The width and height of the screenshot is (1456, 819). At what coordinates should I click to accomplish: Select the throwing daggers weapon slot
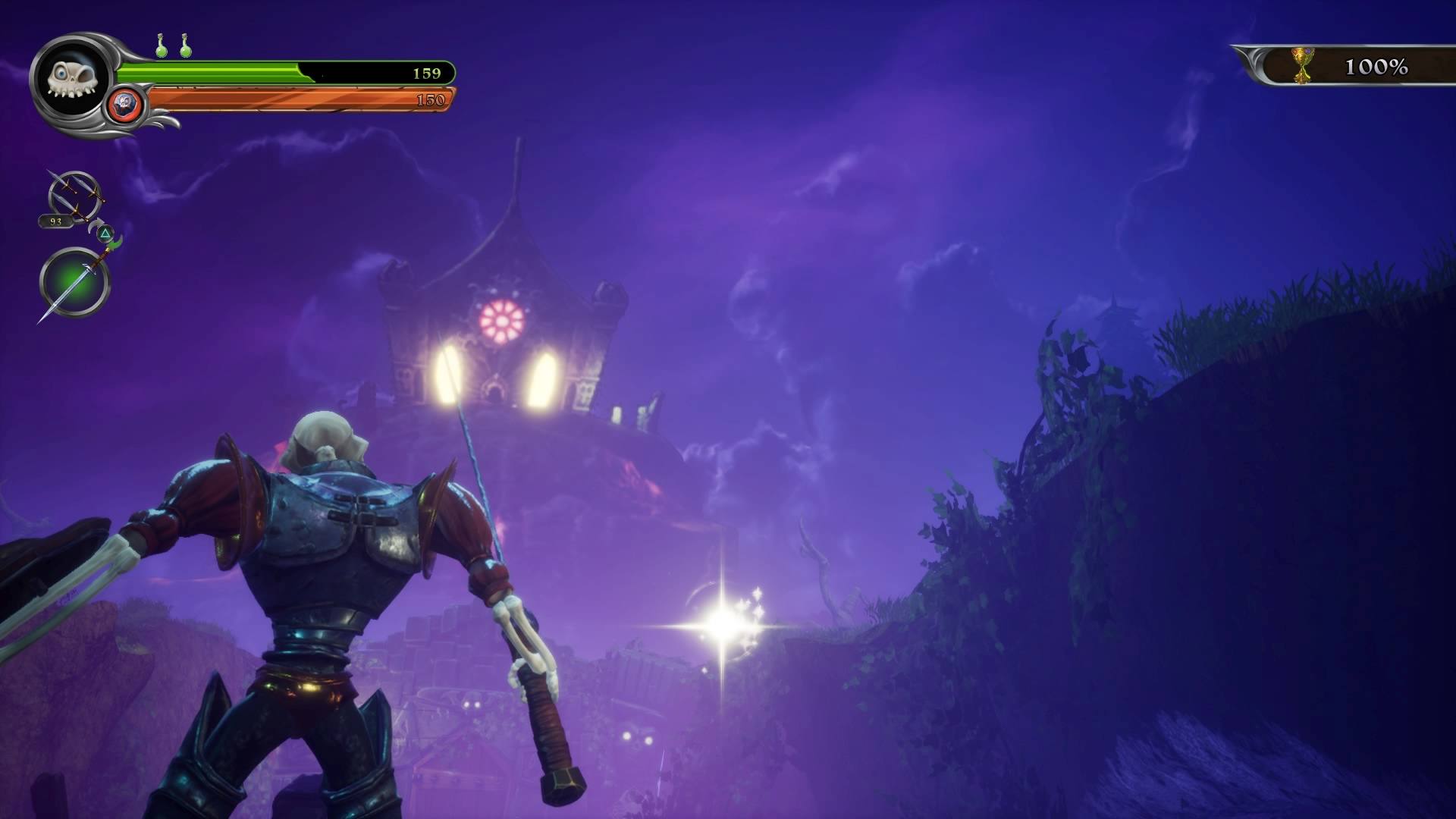pyautogui.click(x=73, y=196)
